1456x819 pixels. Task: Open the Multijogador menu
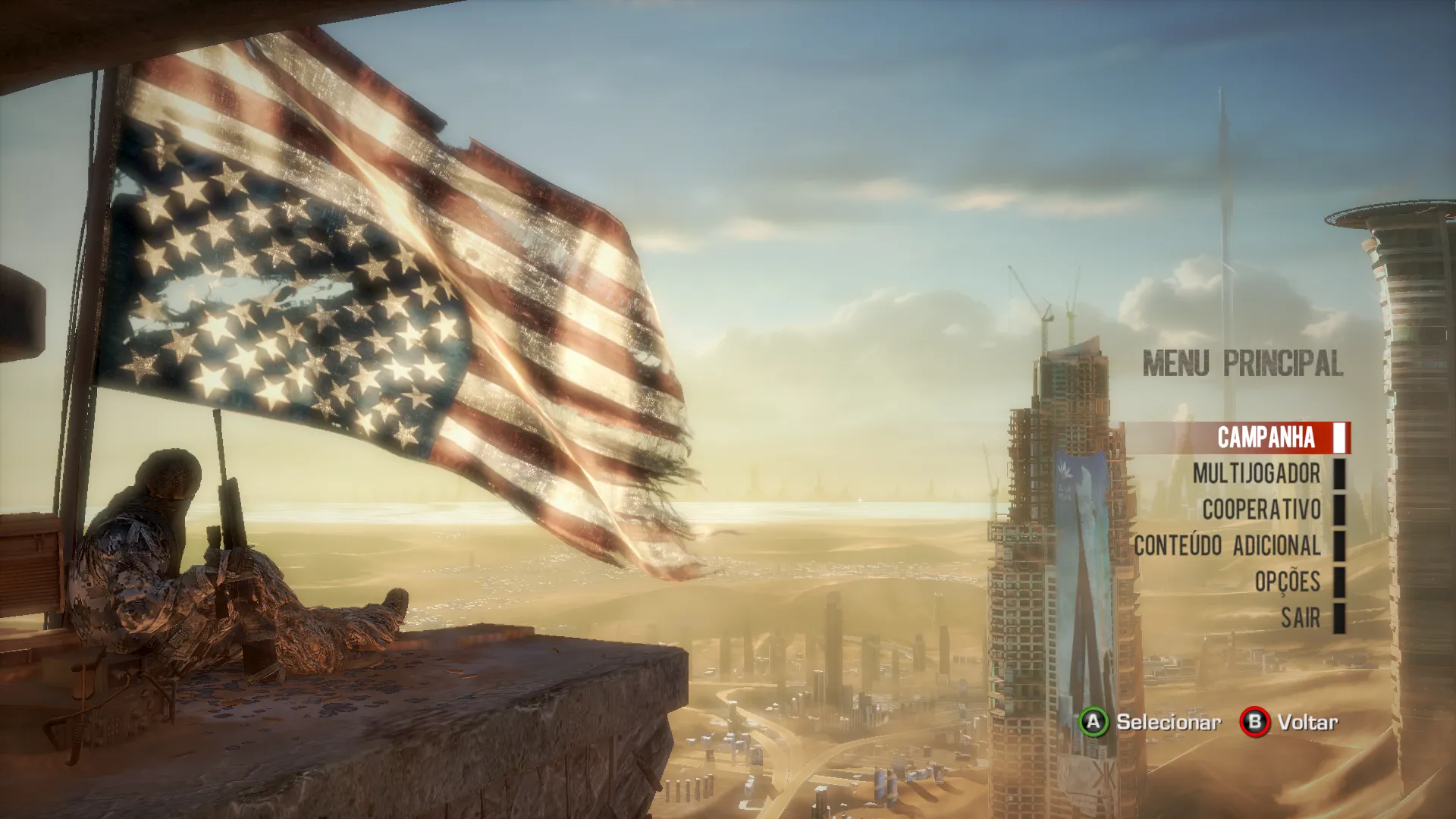1256,474
